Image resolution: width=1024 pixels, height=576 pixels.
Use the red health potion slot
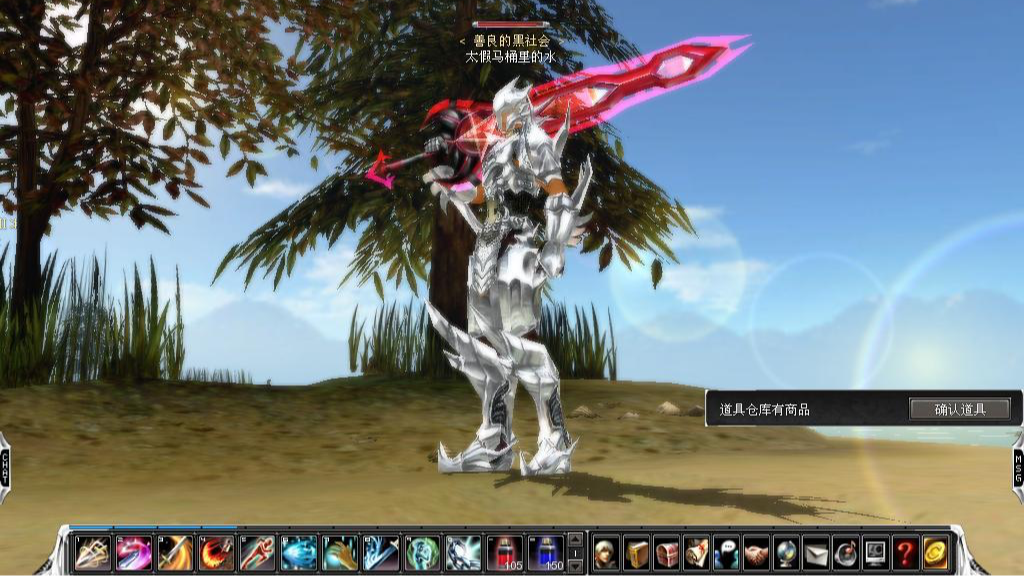(504, 552)
